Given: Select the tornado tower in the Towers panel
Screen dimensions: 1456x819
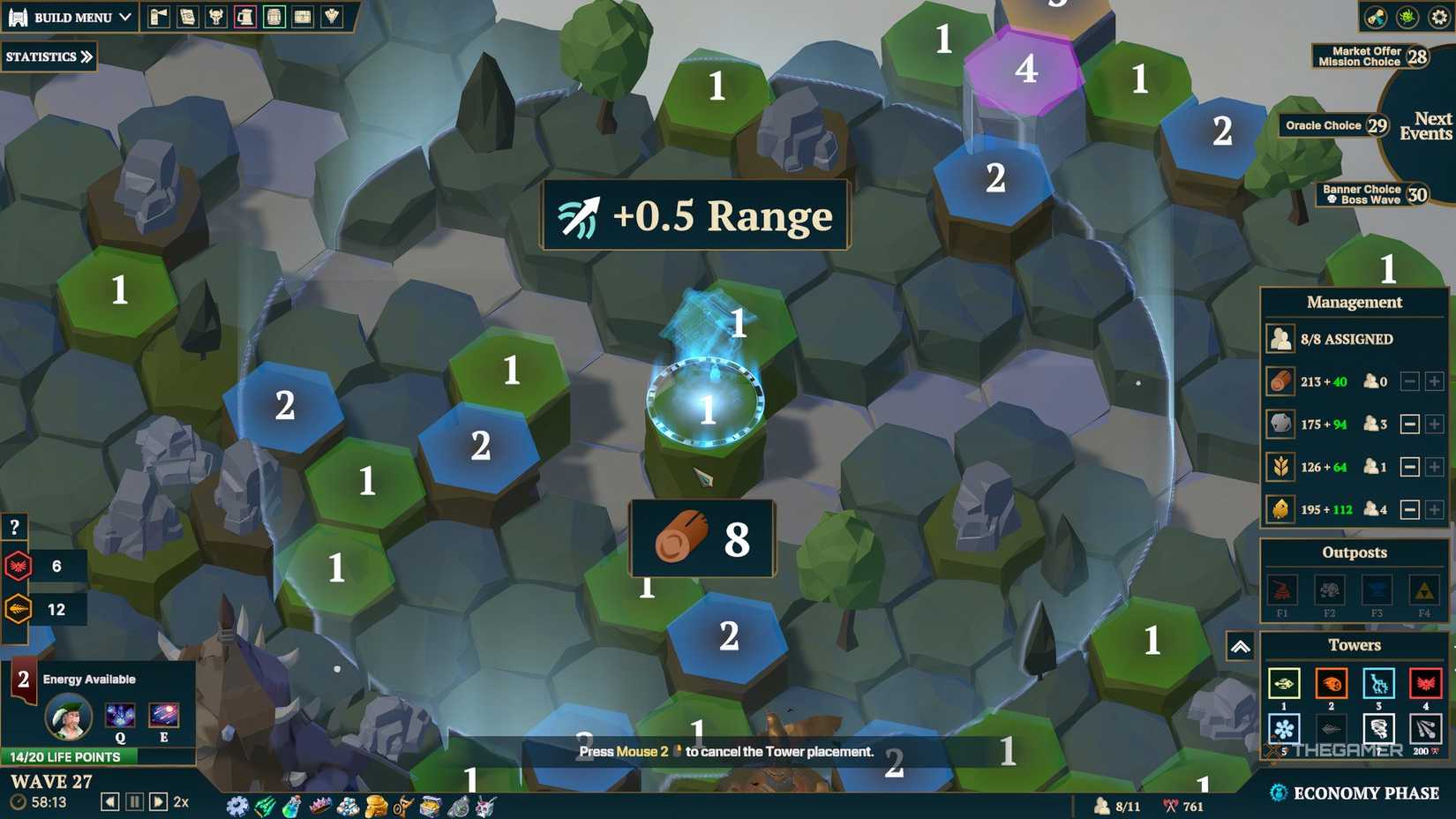Looking at the screenshot, I should (1379, 729).
